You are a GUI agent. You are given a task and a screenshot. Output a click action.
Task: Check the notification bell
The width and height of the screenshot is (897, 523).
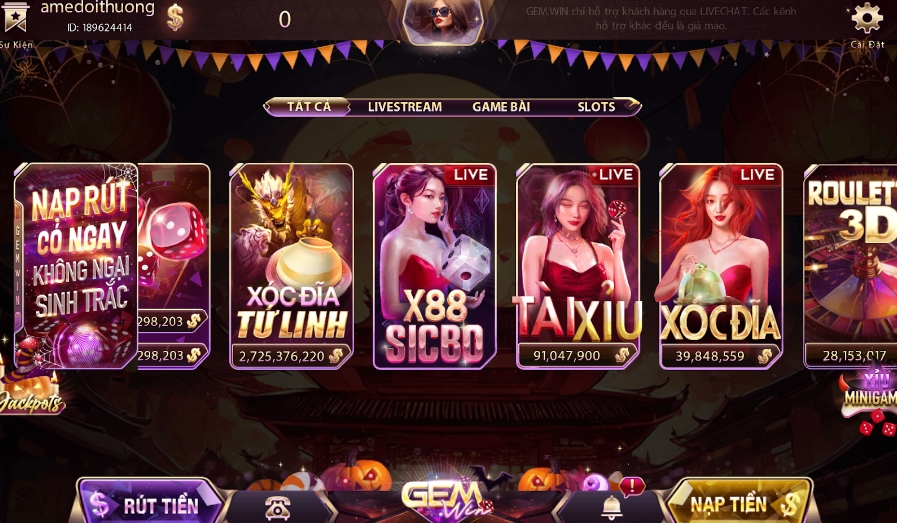[612, 506]
